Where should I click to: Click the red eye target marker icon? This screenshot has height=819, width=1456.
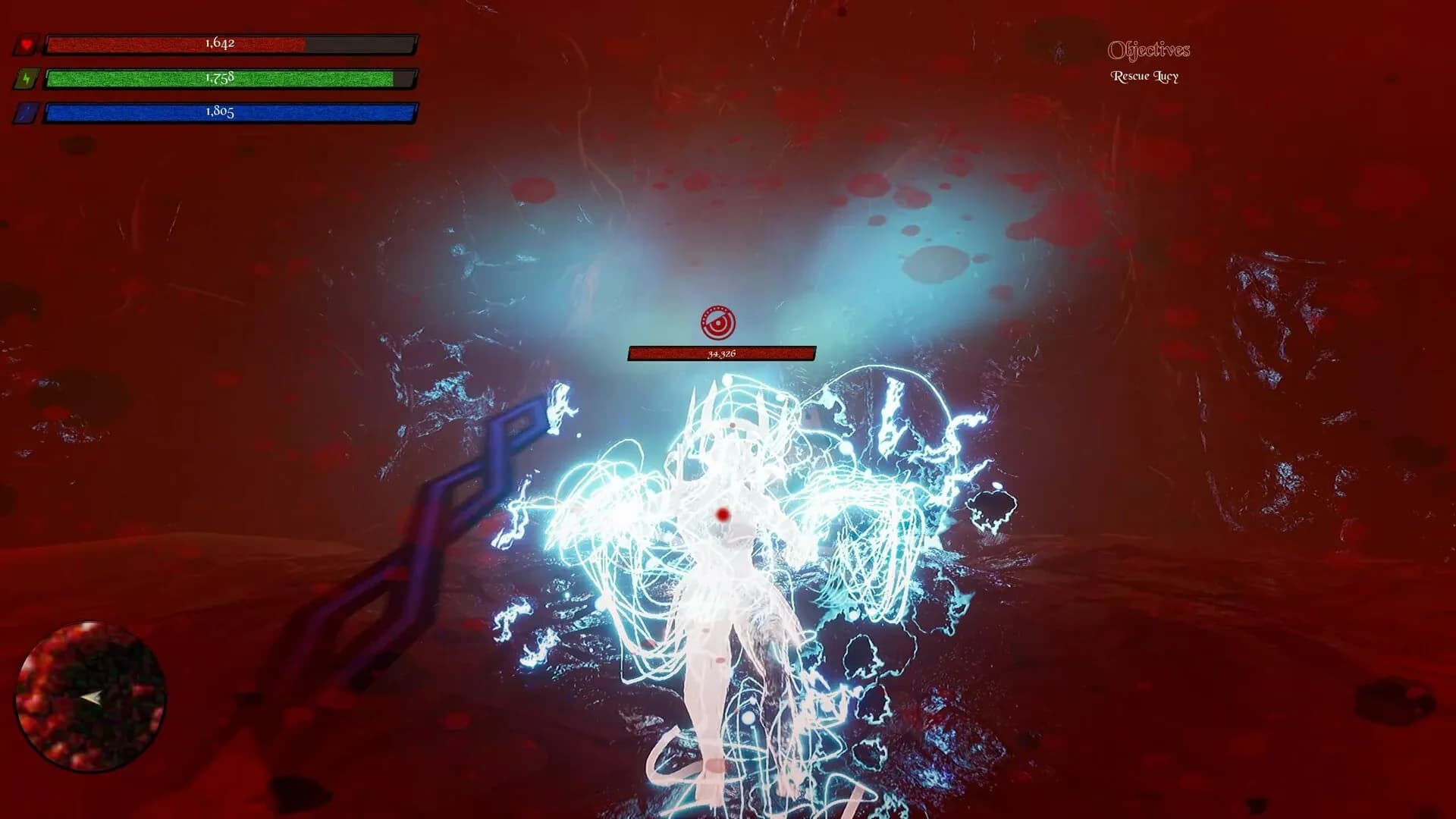[718, 324]
